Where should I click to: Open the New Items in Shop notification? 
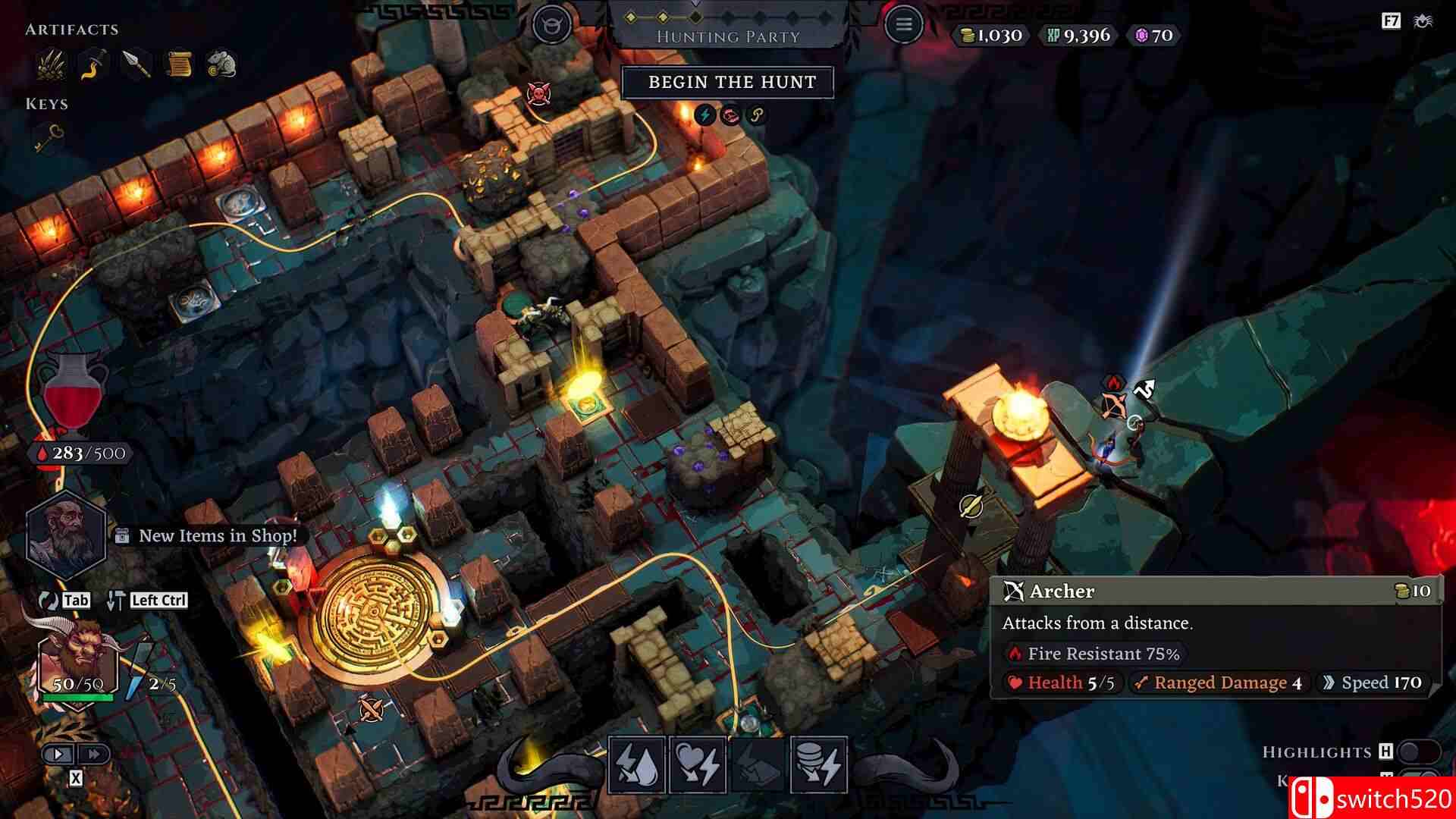(217, 536)
